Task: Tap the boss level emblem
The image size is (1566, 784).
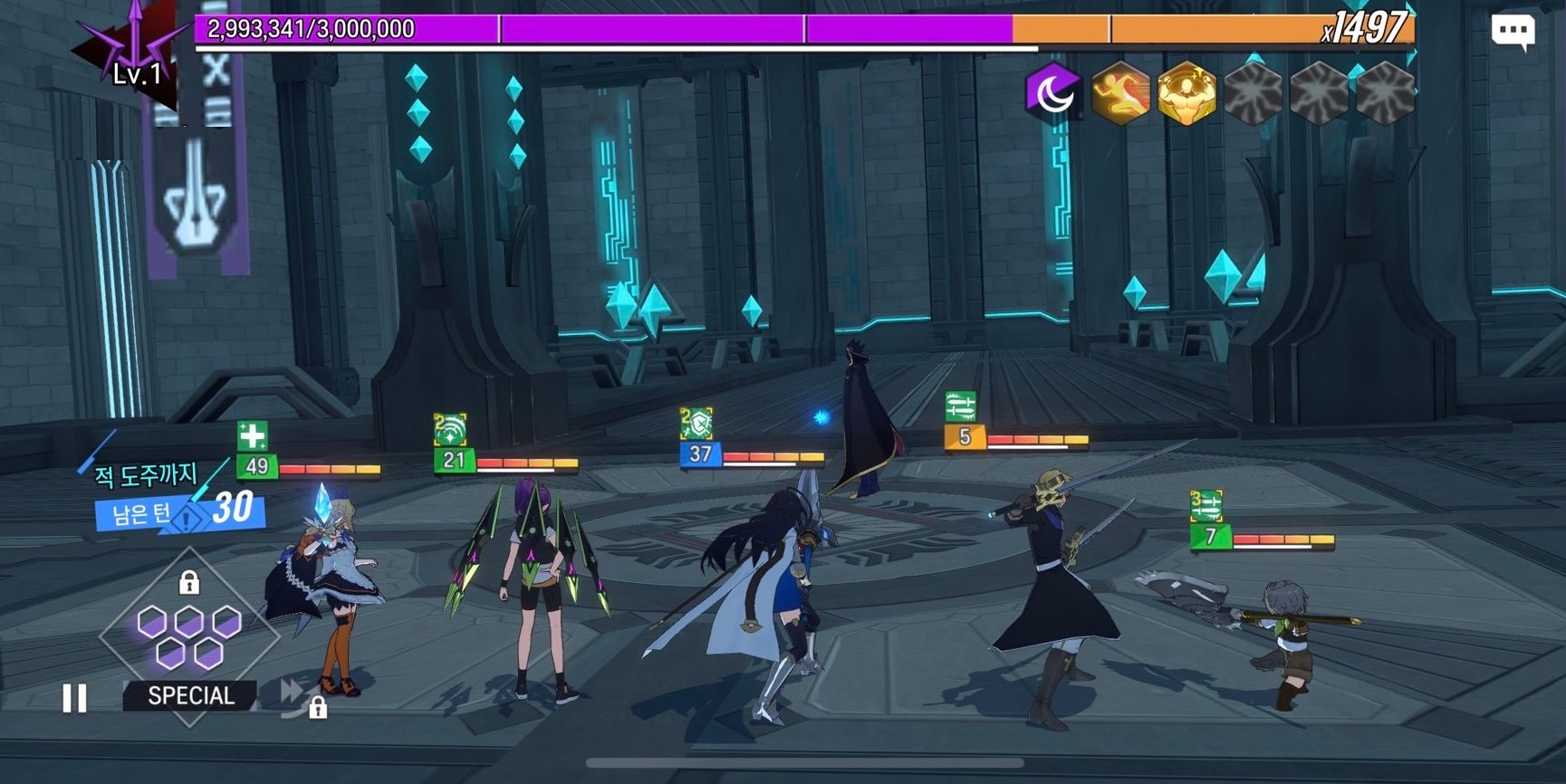Action: tap(134, 53)
